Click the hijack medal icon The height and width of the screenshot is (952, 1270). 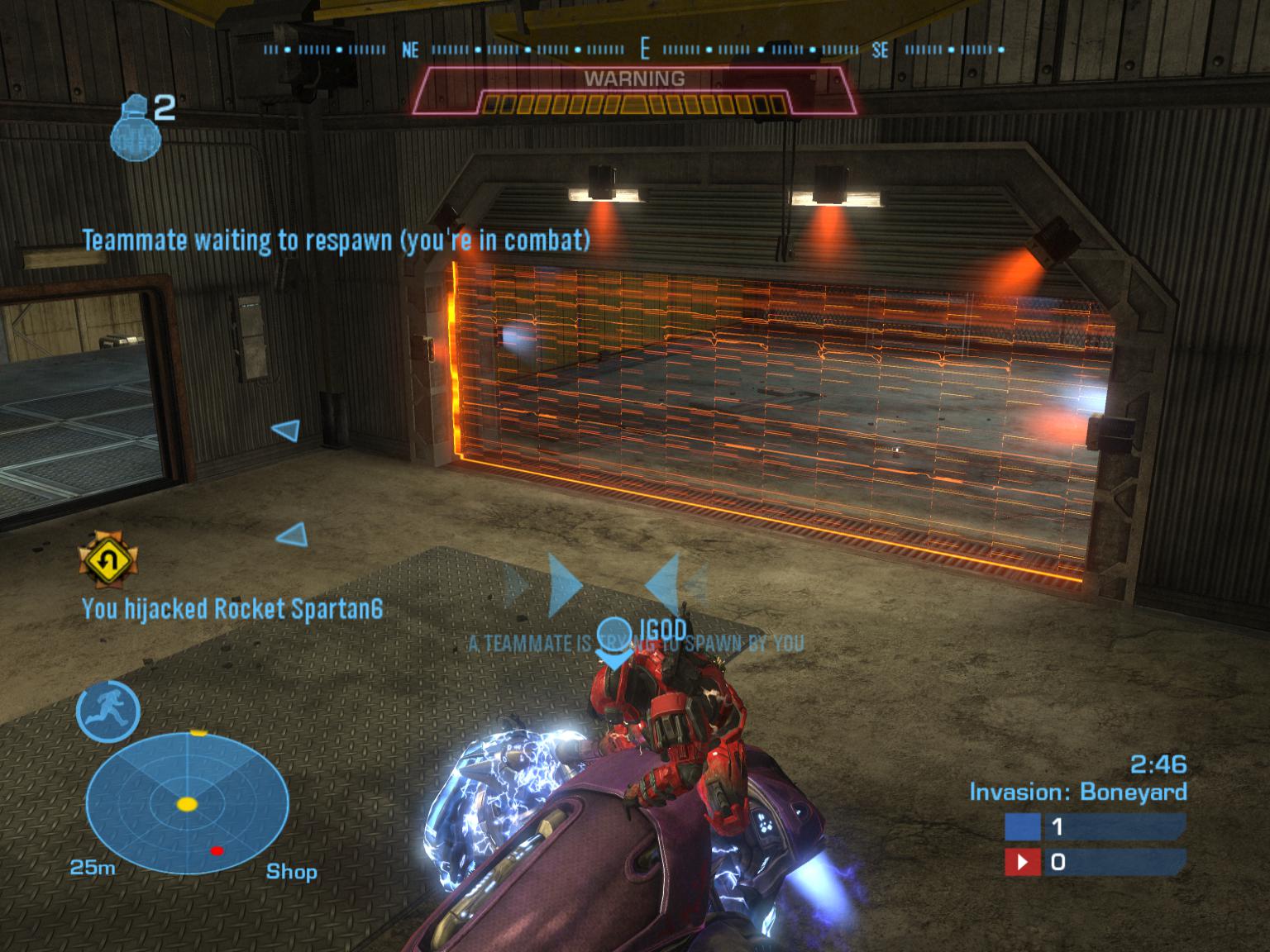coord(107,561)
